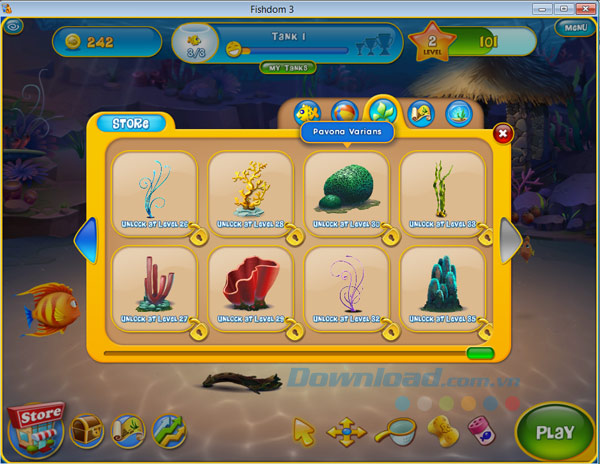
Task: Show the previous store page
Action: point(87,241)
